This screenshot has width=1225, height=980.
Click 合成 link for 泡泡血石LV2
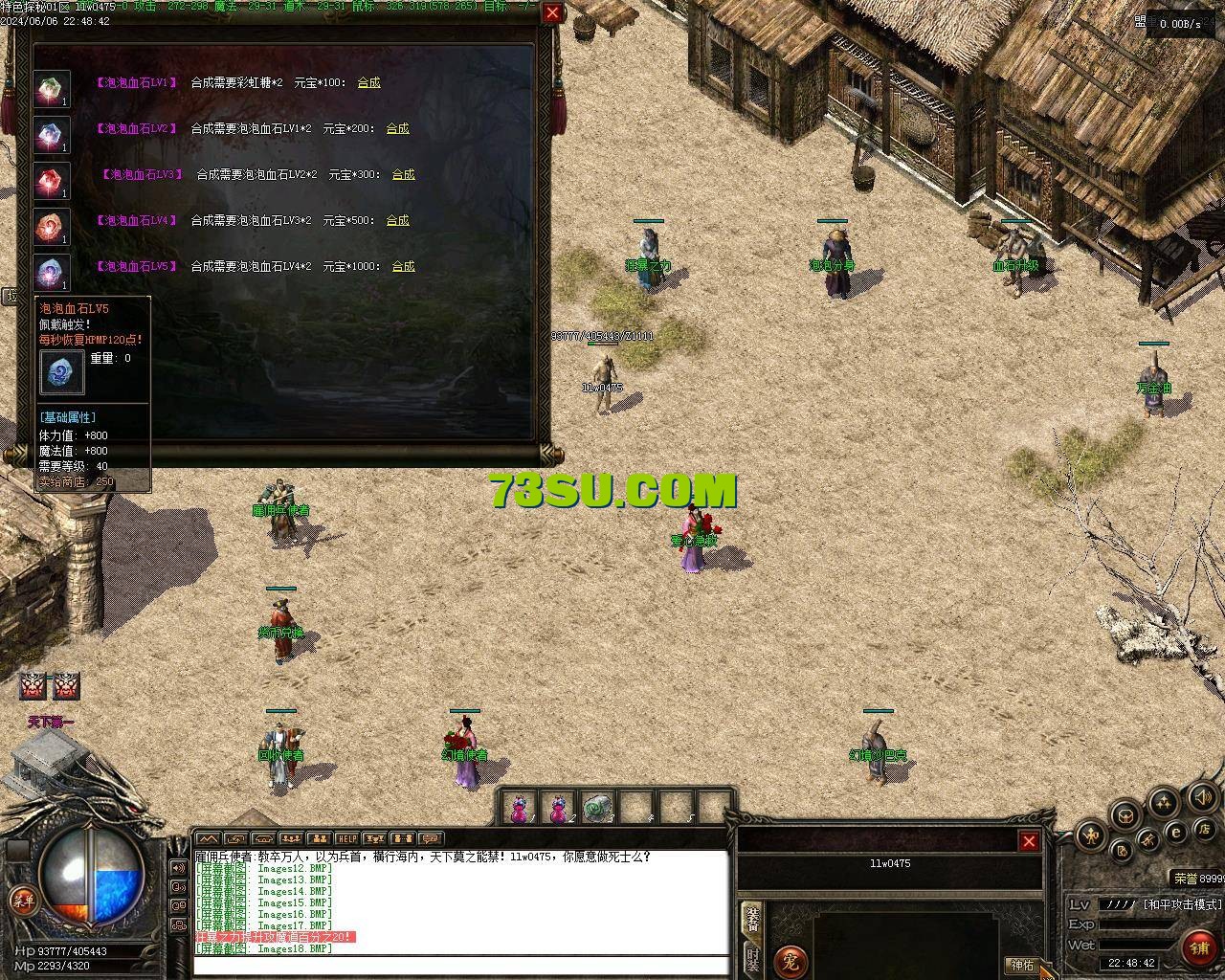(397, 129)
